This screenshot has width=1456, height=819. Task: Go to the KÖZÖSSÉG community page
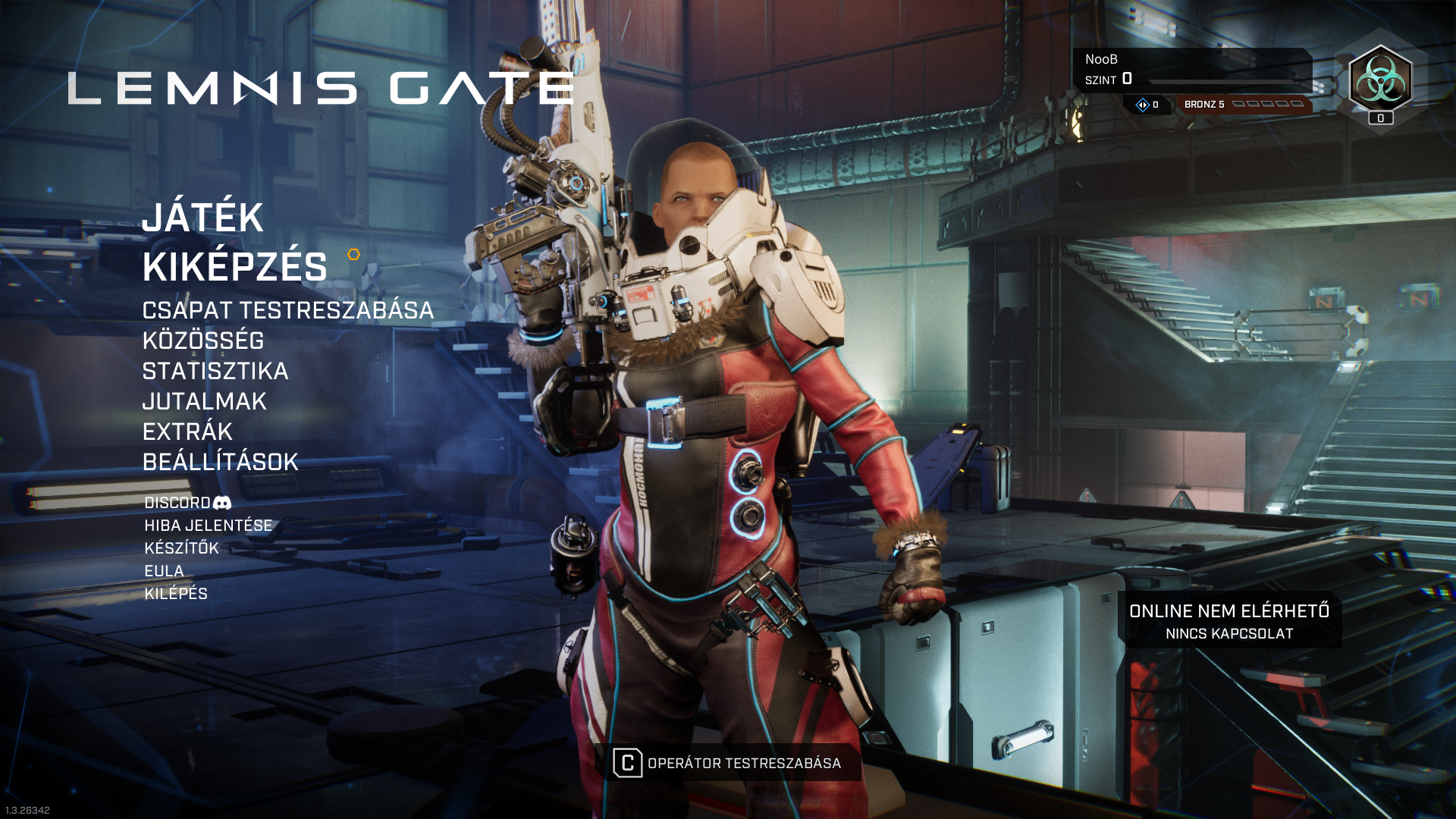click(x=202, y=341)
